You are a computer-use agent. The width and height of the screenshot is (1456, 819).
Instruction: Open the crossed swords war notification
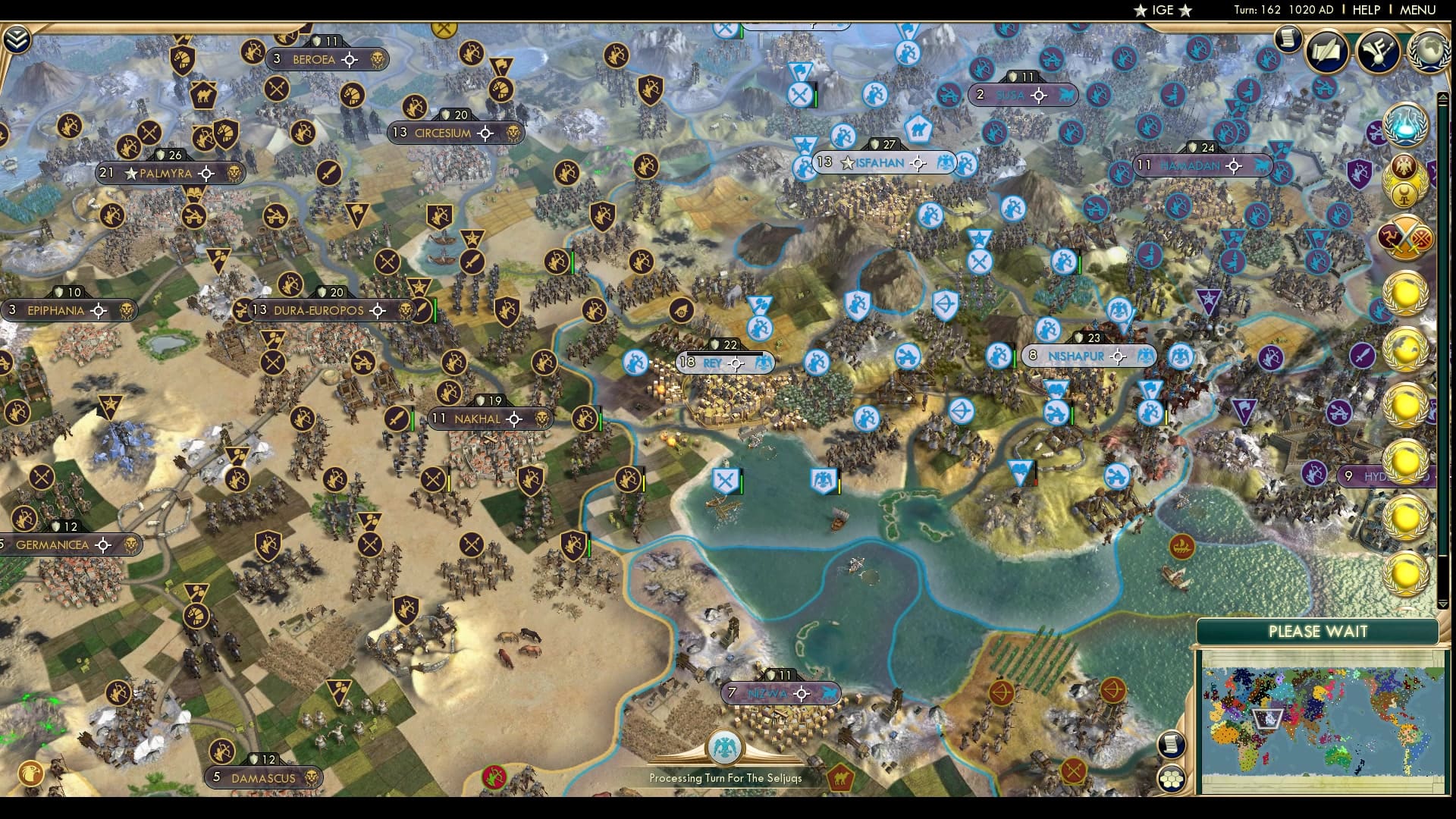[x=1404, y=237]
